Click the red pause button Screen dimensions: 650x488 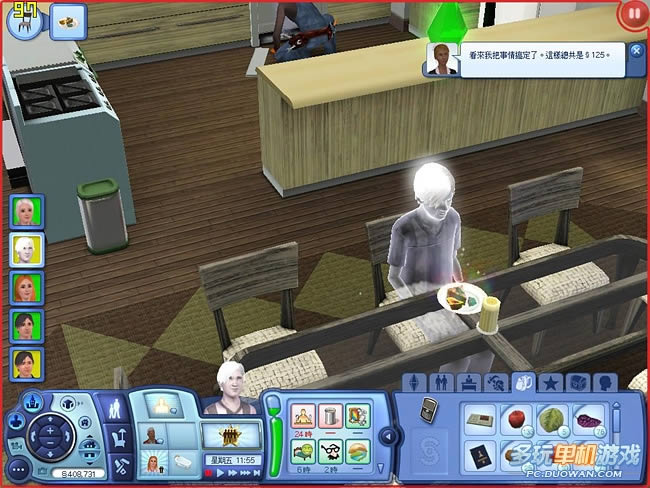click(x=632, y=14)
